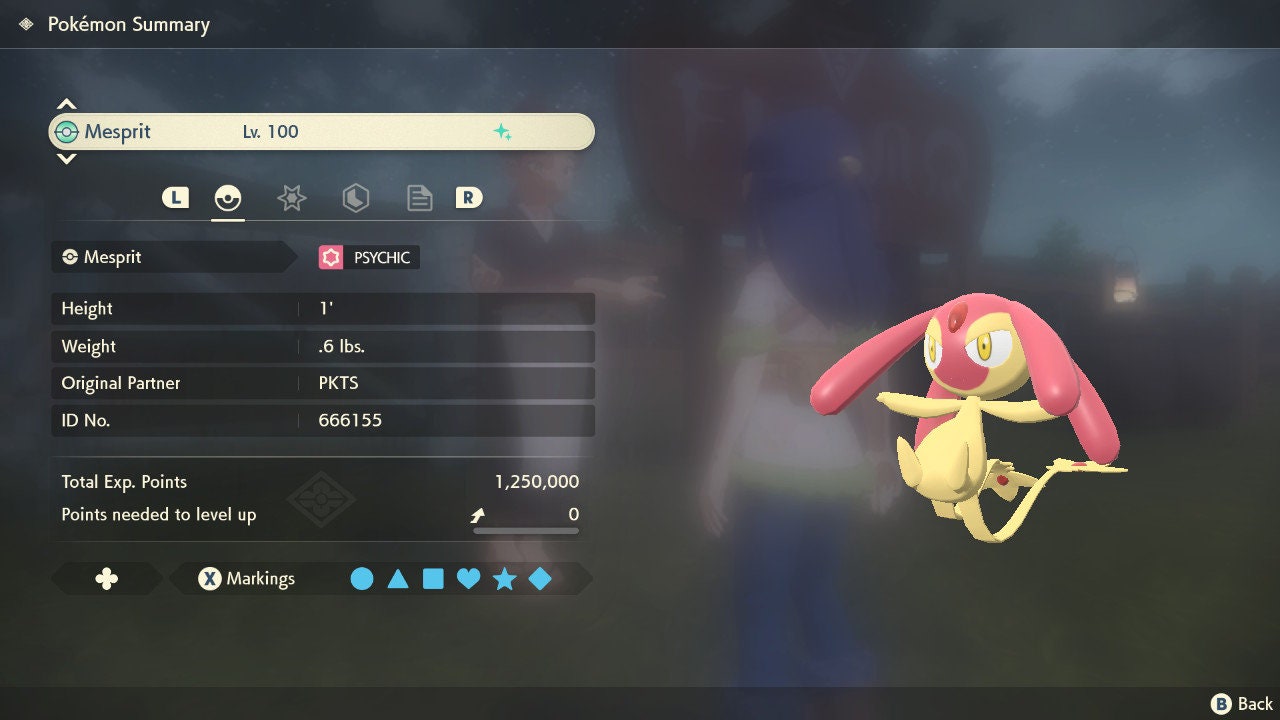Toggle the heart marking

pos(468,579)
